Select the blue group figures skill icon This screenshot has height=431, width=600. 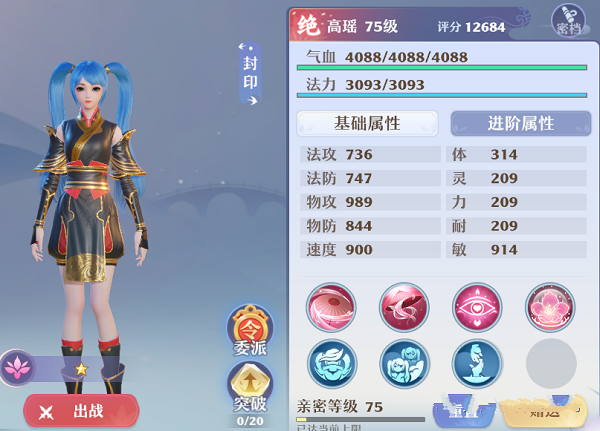pyautogui.click(x=404, y=363)
